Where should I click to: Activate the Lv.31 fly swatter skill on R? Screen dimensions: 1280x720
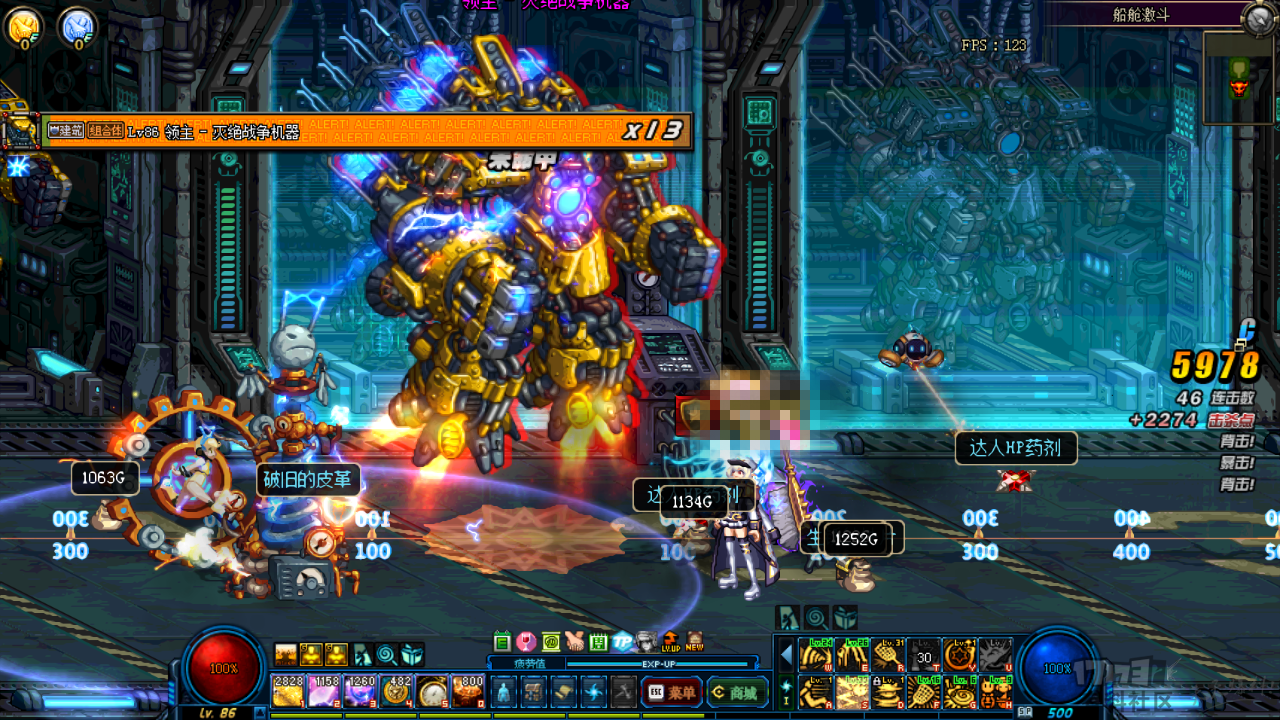pyautogui.click(x=888, y=656)
